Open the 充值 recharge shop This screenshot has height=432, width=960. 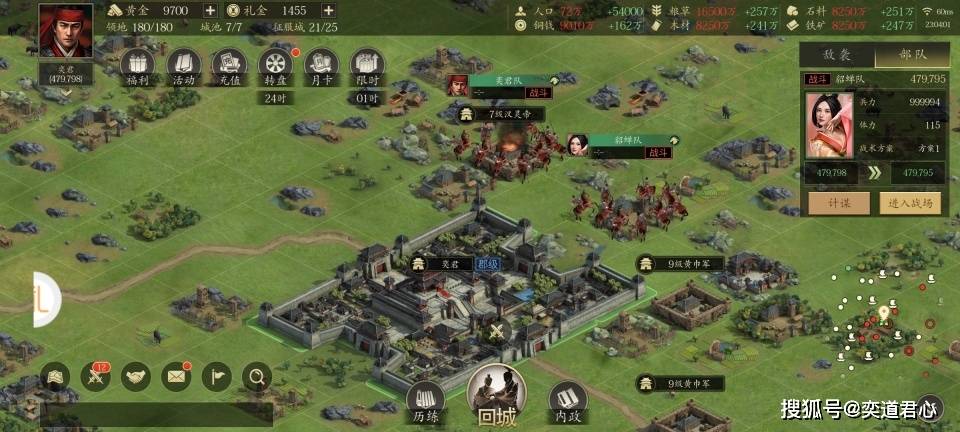229,67
